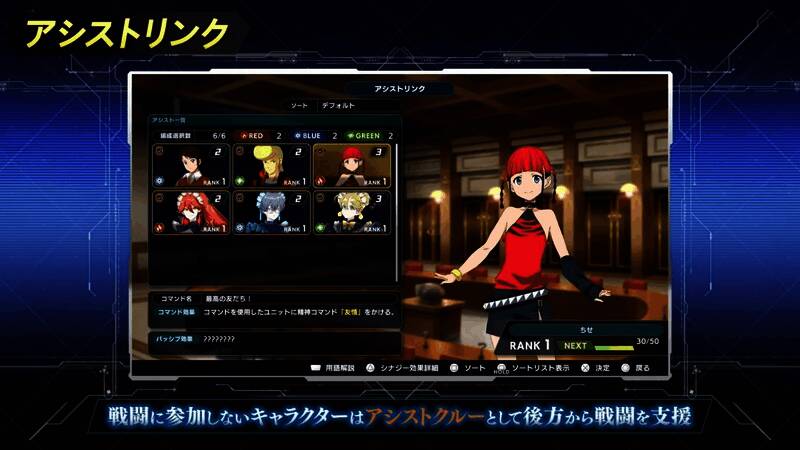Select the dark-haired boy assist card
Screen dimensions: 800x450
point(190,166)
